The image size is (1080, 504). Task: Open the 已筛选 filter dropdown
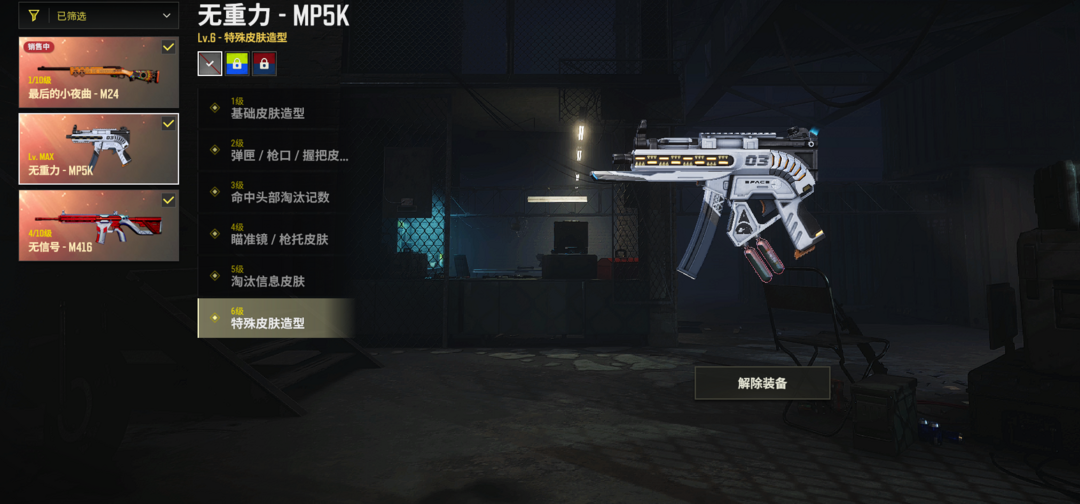click(x=99, y=15)
